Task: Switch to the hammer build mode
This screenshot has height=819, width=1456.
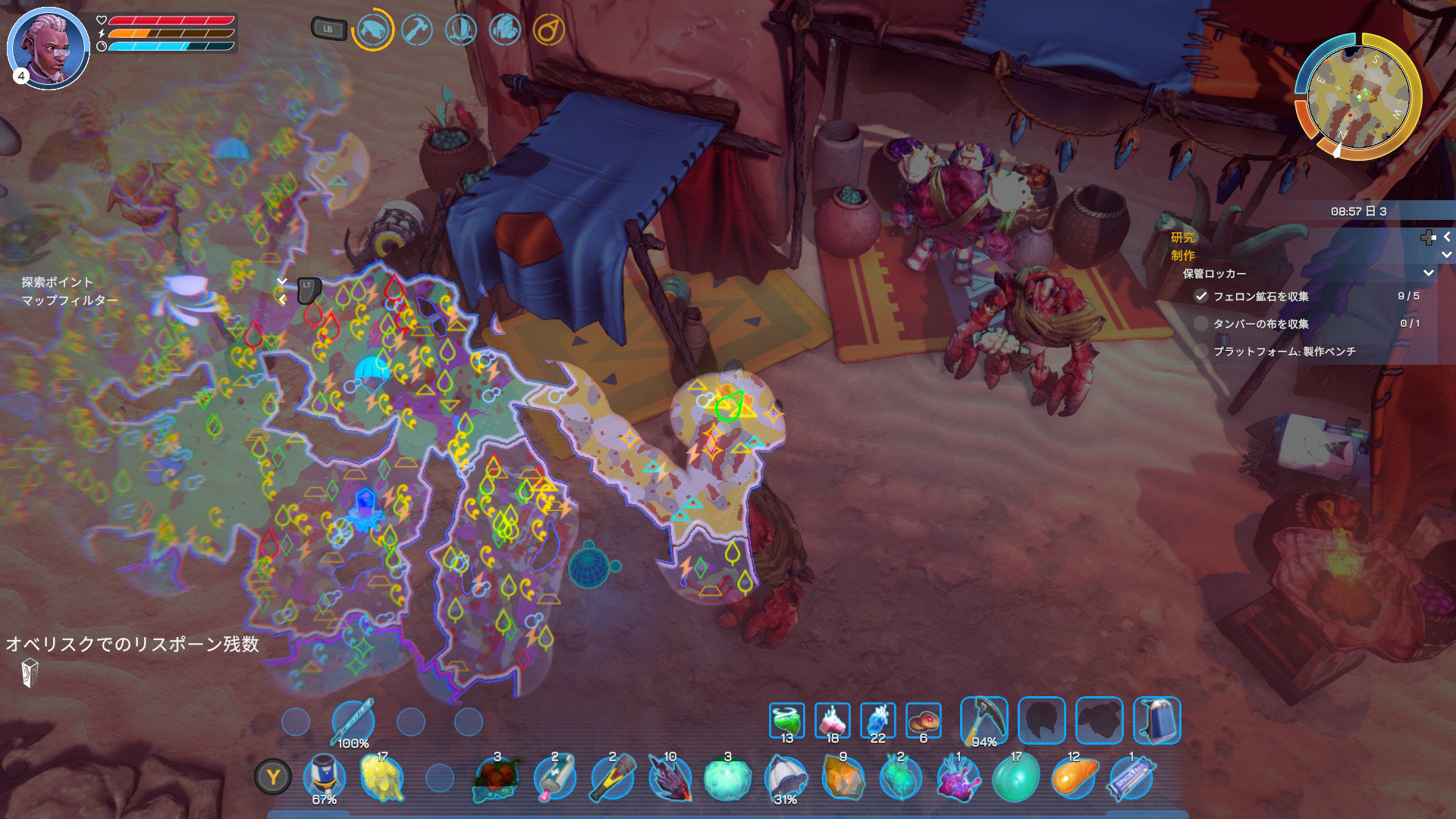Action: (x=417, y=30)
